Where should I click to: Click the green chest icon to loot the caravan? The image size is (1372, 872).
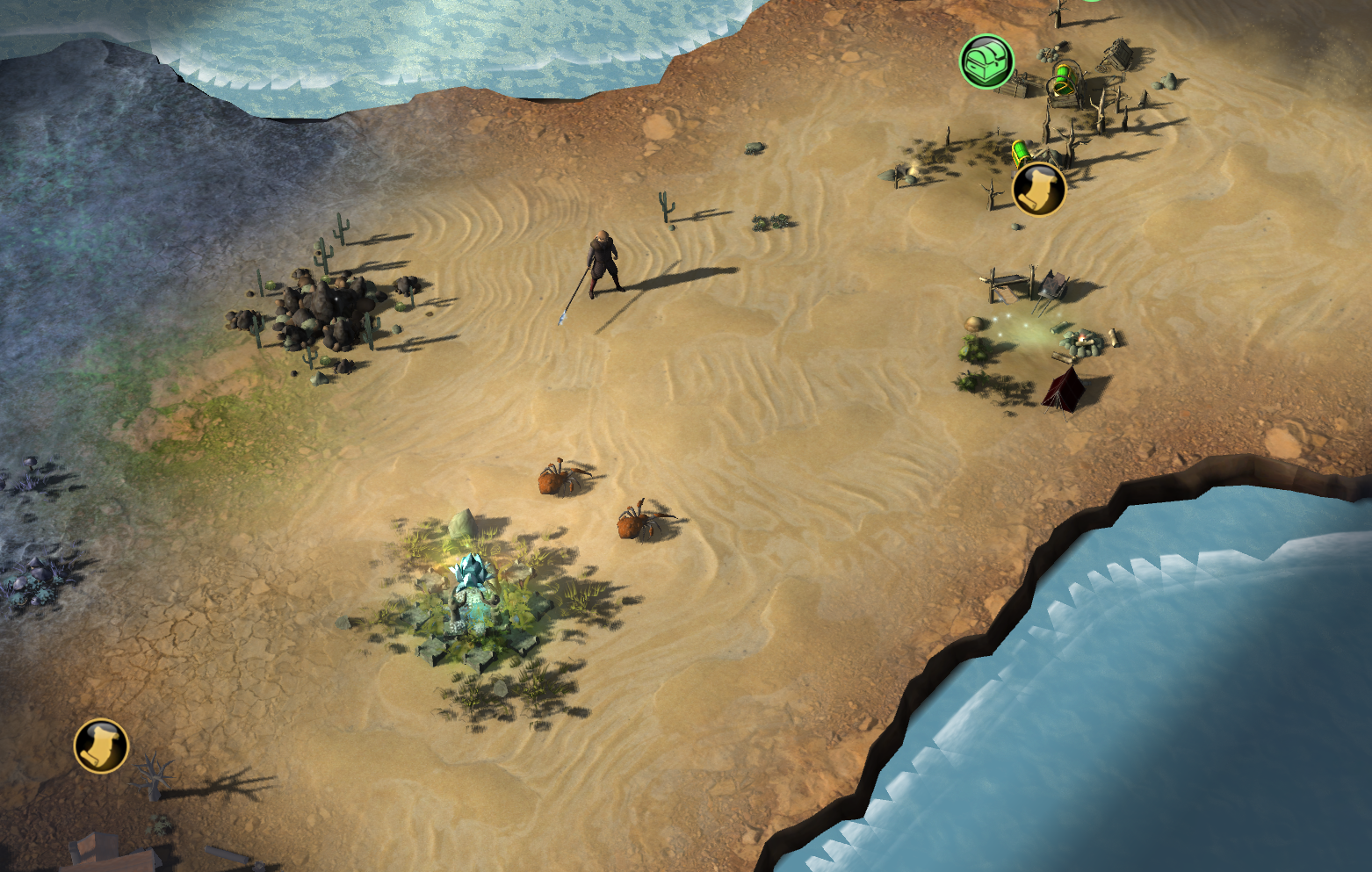[986, 62]
